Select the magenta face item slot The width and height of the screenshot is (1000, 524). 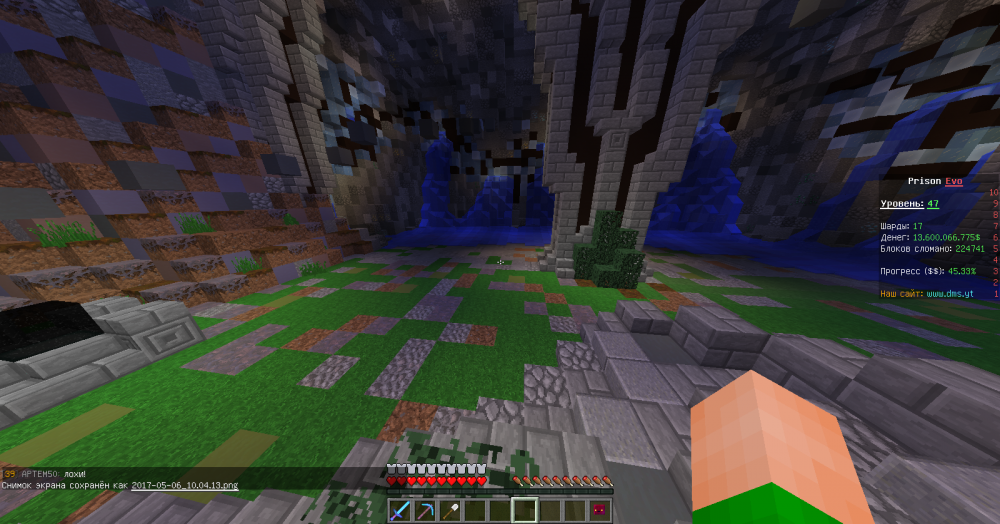[600, 511]
